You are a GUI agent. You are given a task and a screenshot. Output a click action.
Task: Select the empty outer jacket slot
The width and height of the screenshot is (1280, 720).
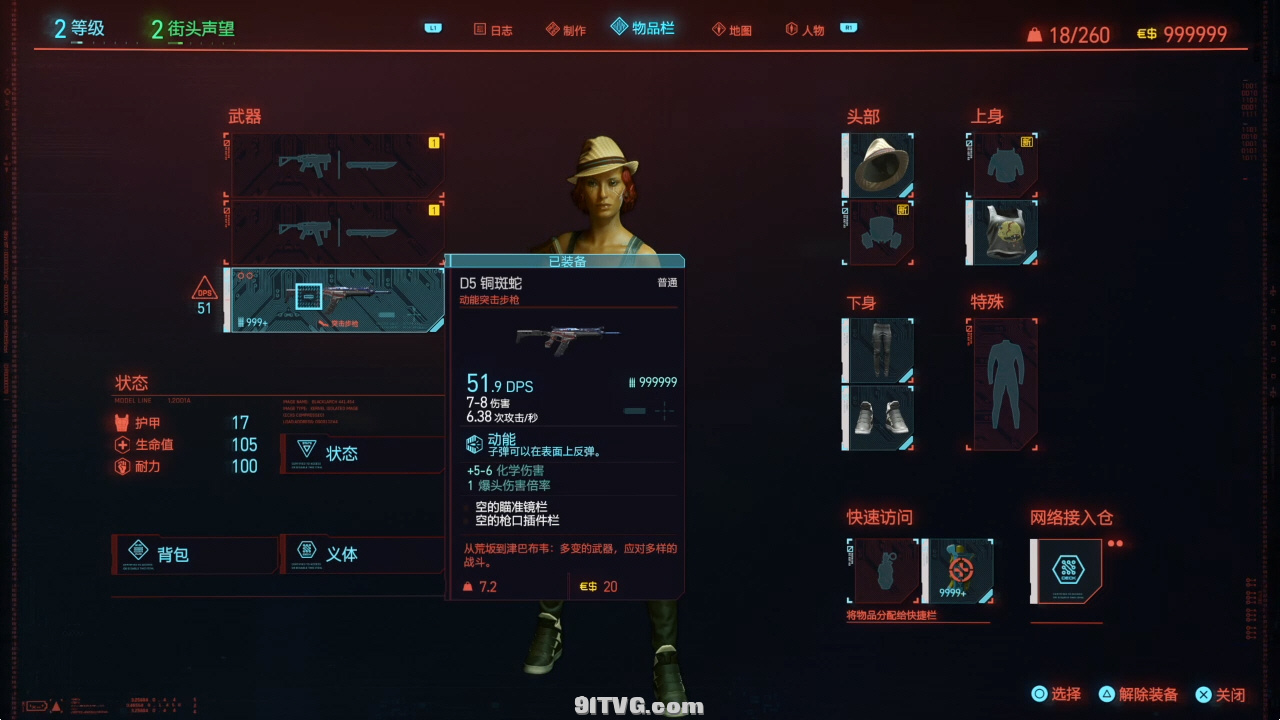(x=1003, y=165)
